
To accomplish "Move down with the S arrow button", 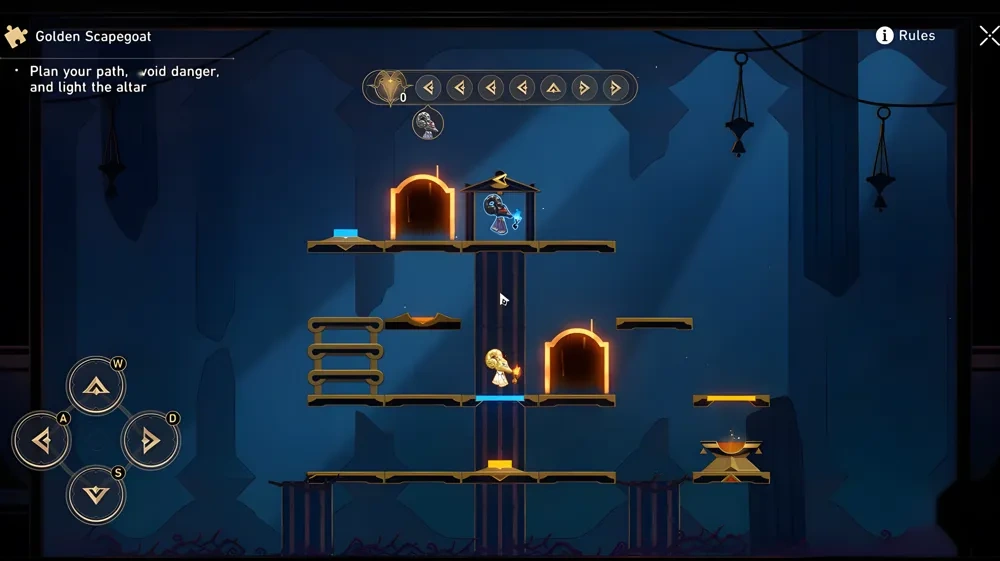I will (x=96, y=494).
